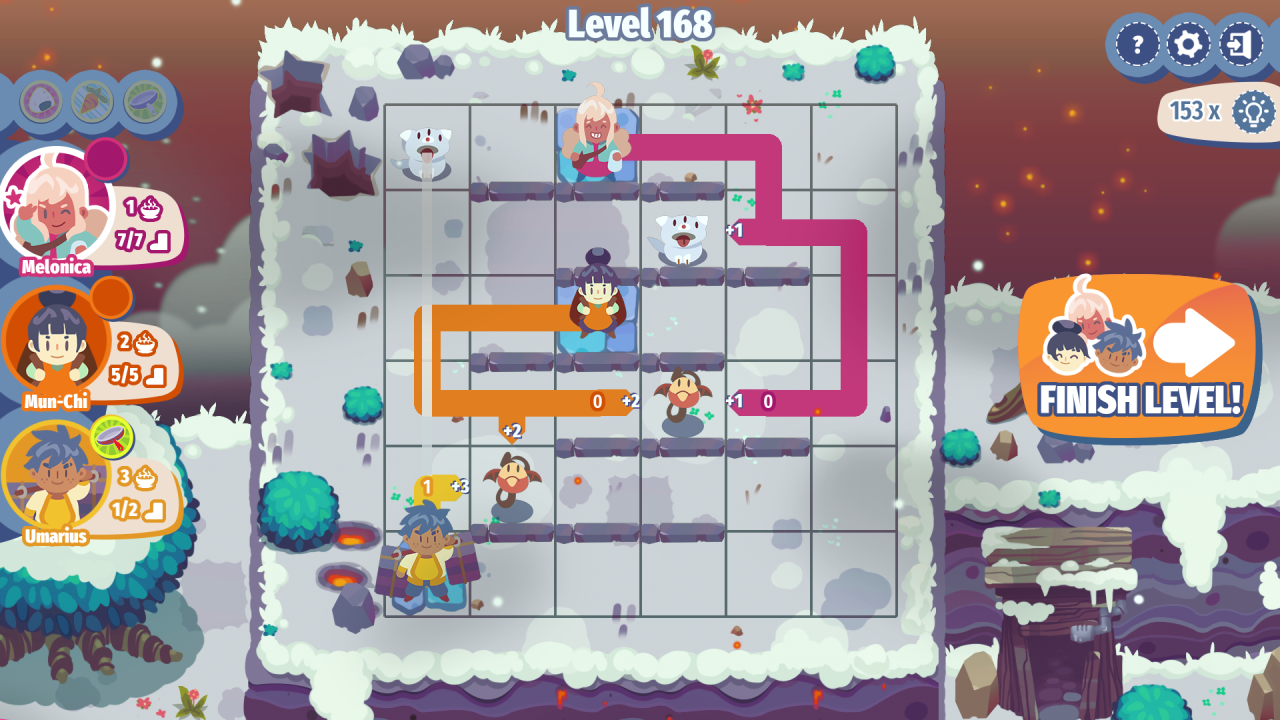1280x720 pixels.
Task: Click the carrot ingredient icon
Action: coord(92,101)
